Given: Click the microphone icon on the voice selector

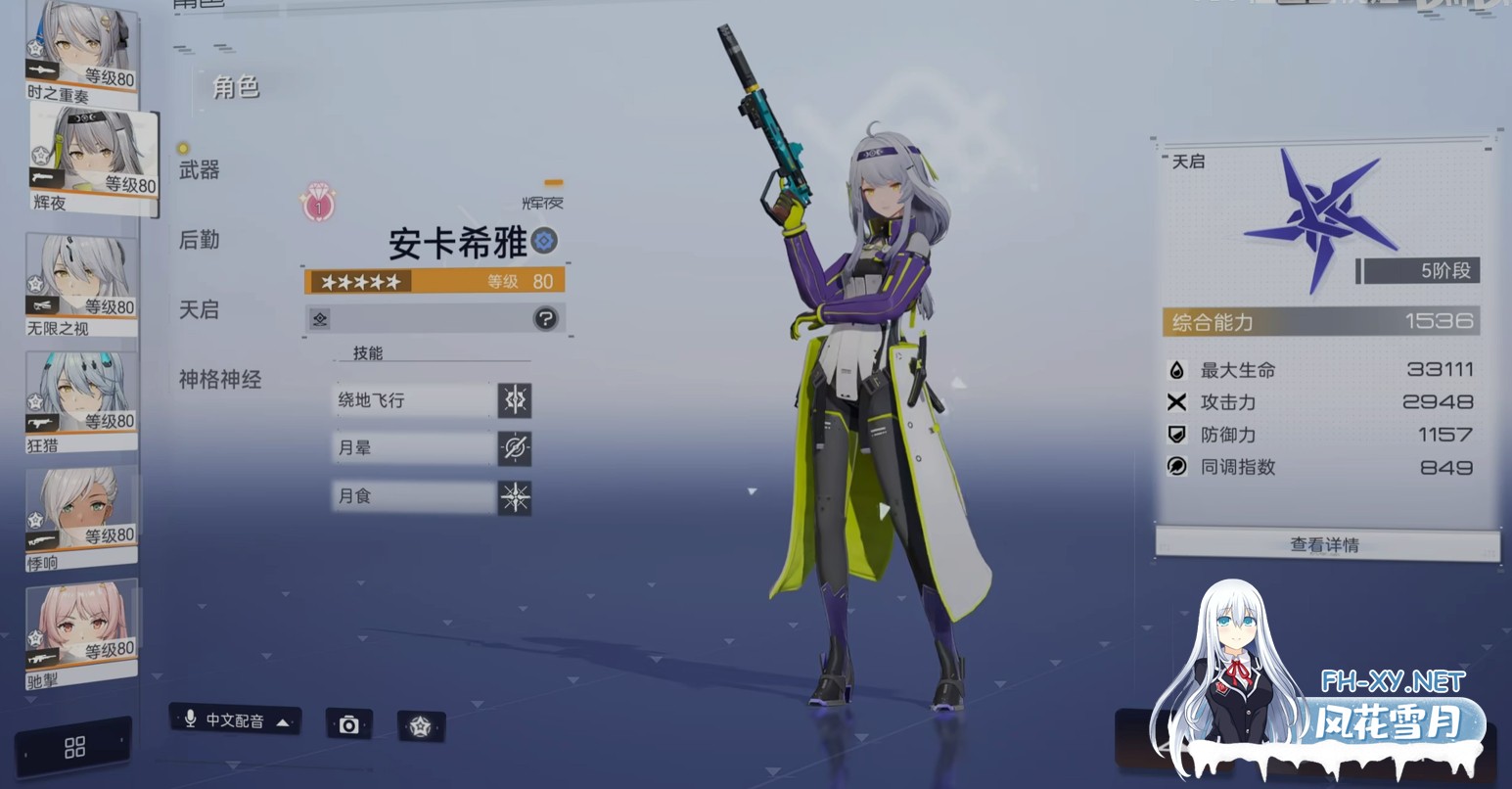Looking at the screenshot, I should point(189,721).
